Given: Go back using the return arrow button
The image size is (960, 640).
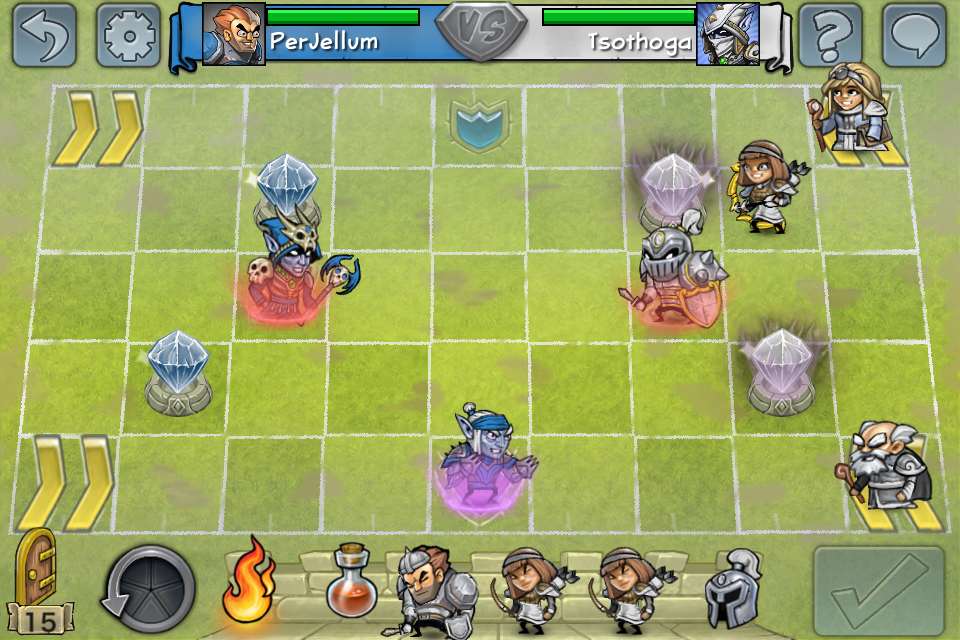Looking at the screenshot, I should coord(45,36).
